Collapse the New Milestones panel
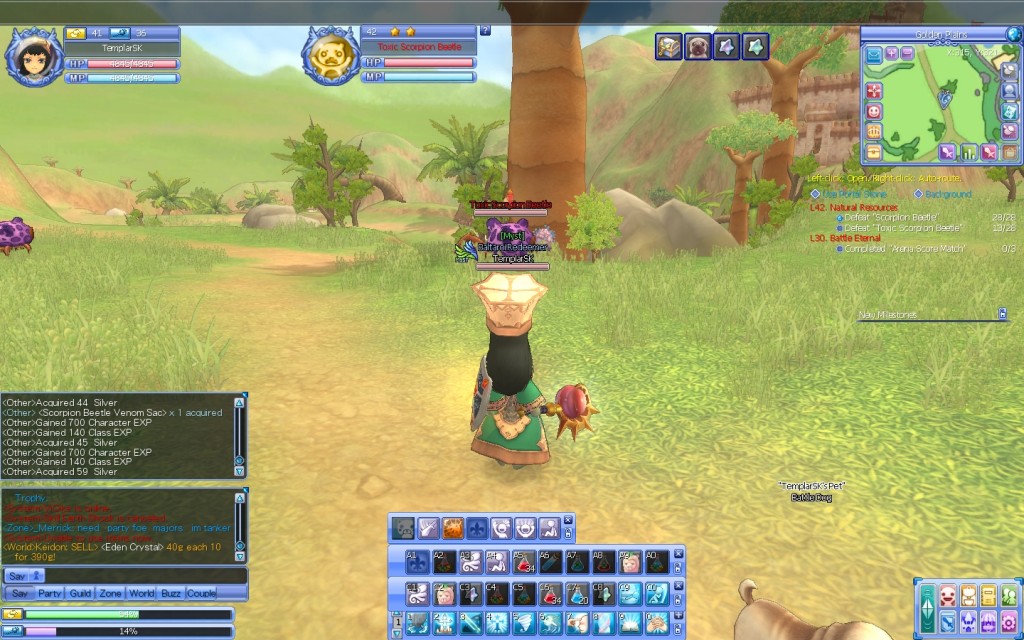This screenshot has width=1024, height=640. coord(1002,314)
